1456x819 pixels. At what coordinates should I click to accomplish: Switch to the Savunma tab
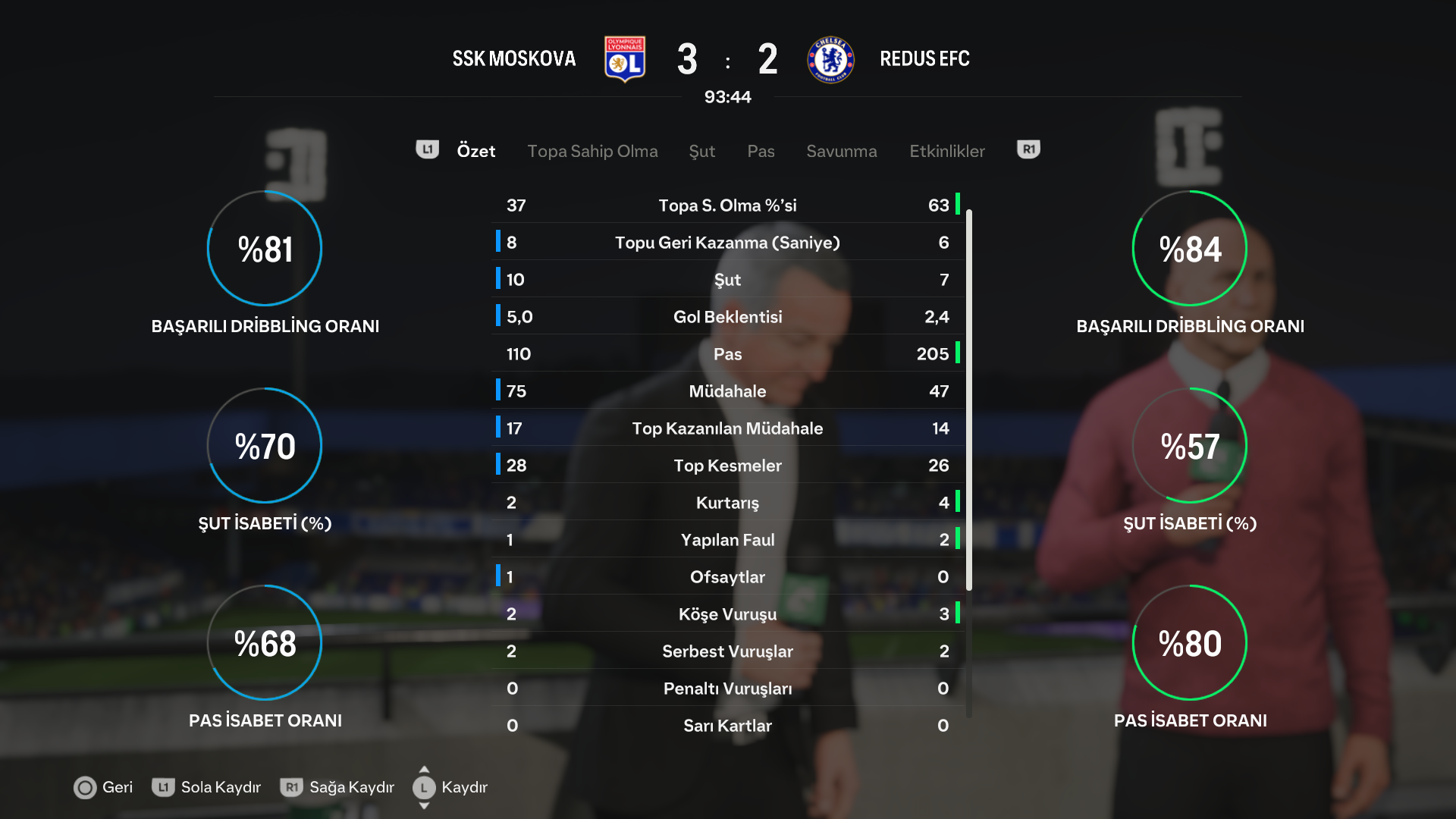(x=841, y=151)
